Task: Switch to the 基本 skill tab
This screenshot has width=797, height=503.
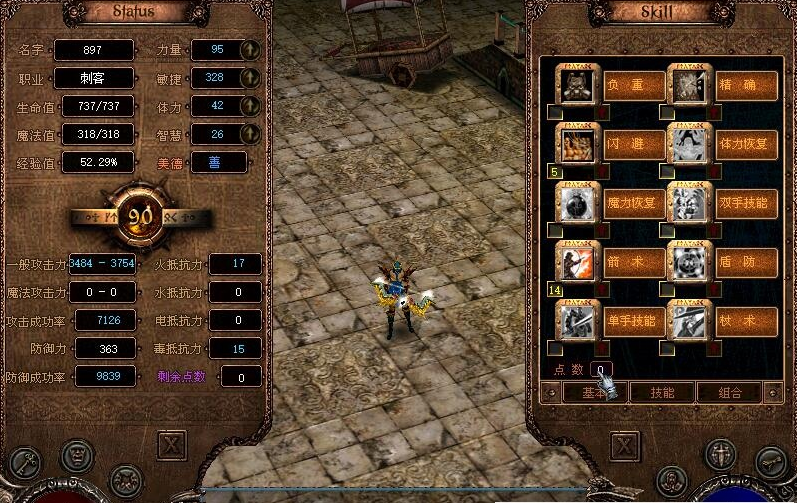Action: pos(579,392)
